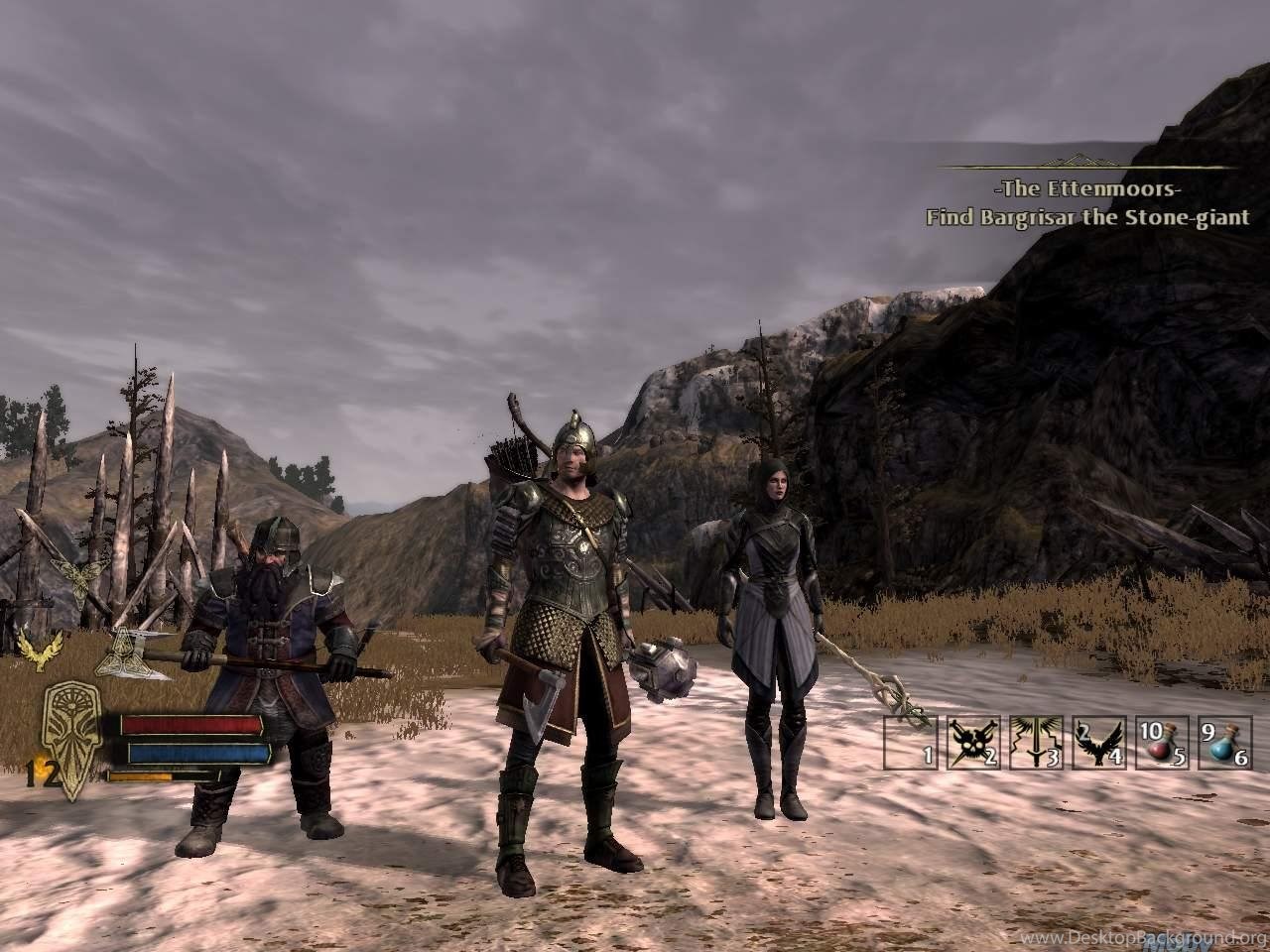Open the character shield emblem portrait
Image resolution: width=1270 pixels, height=952 pixels.
[71, 740]
